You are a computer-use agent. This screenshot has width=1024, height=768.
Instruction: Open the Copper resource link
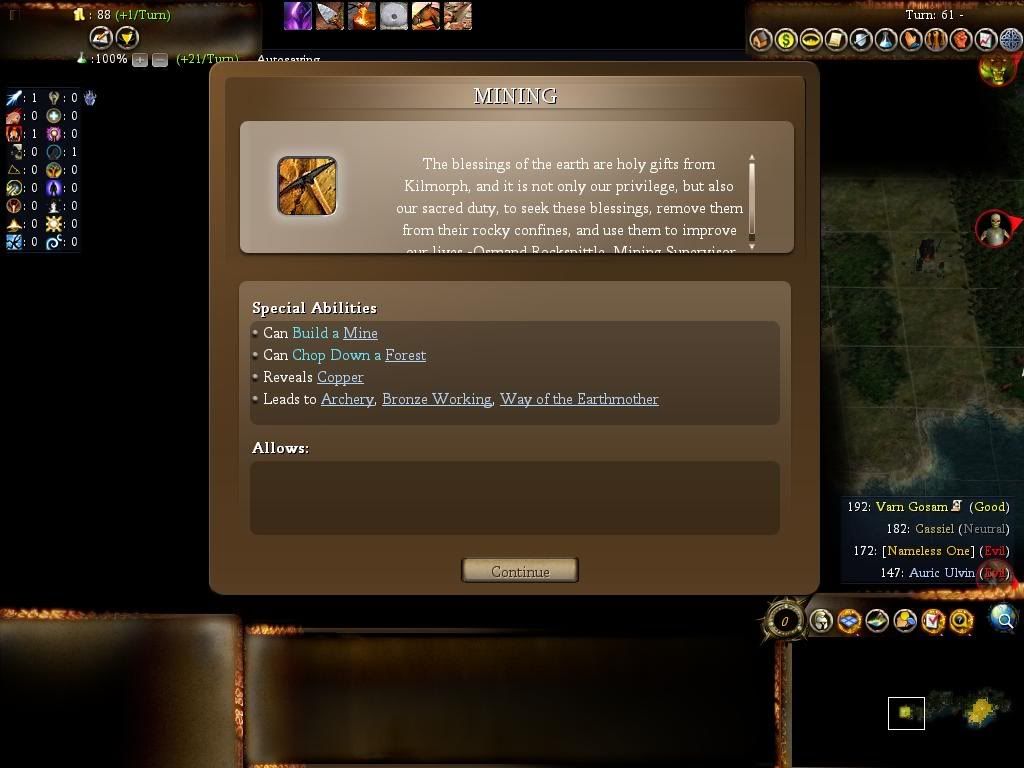(340, 377)
